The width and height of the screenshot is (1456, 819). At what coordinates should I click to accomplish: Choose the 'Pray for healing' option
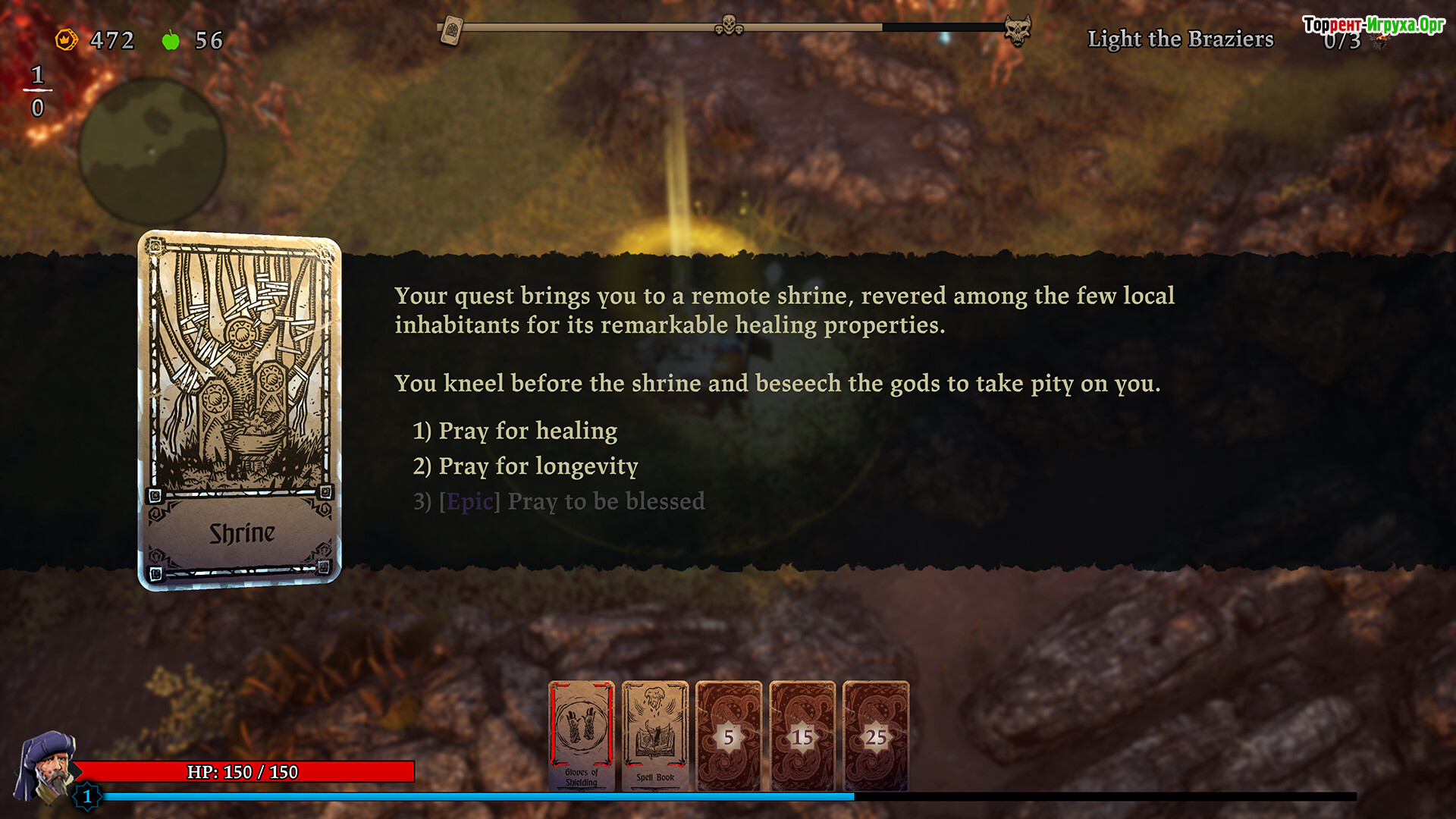[515, 431]
